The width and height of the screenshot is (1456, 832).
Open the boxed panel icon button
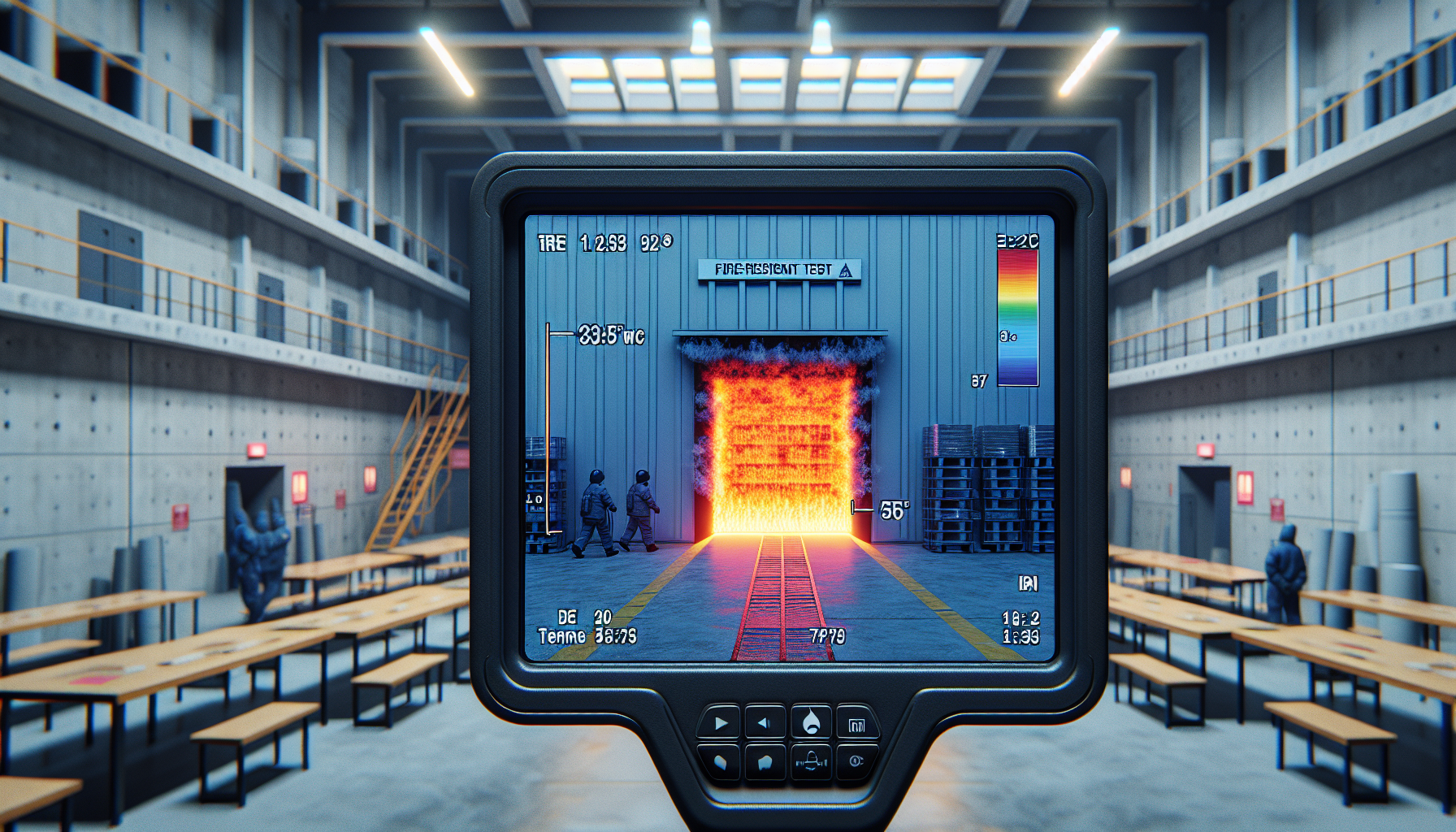[x=856, y=724]
